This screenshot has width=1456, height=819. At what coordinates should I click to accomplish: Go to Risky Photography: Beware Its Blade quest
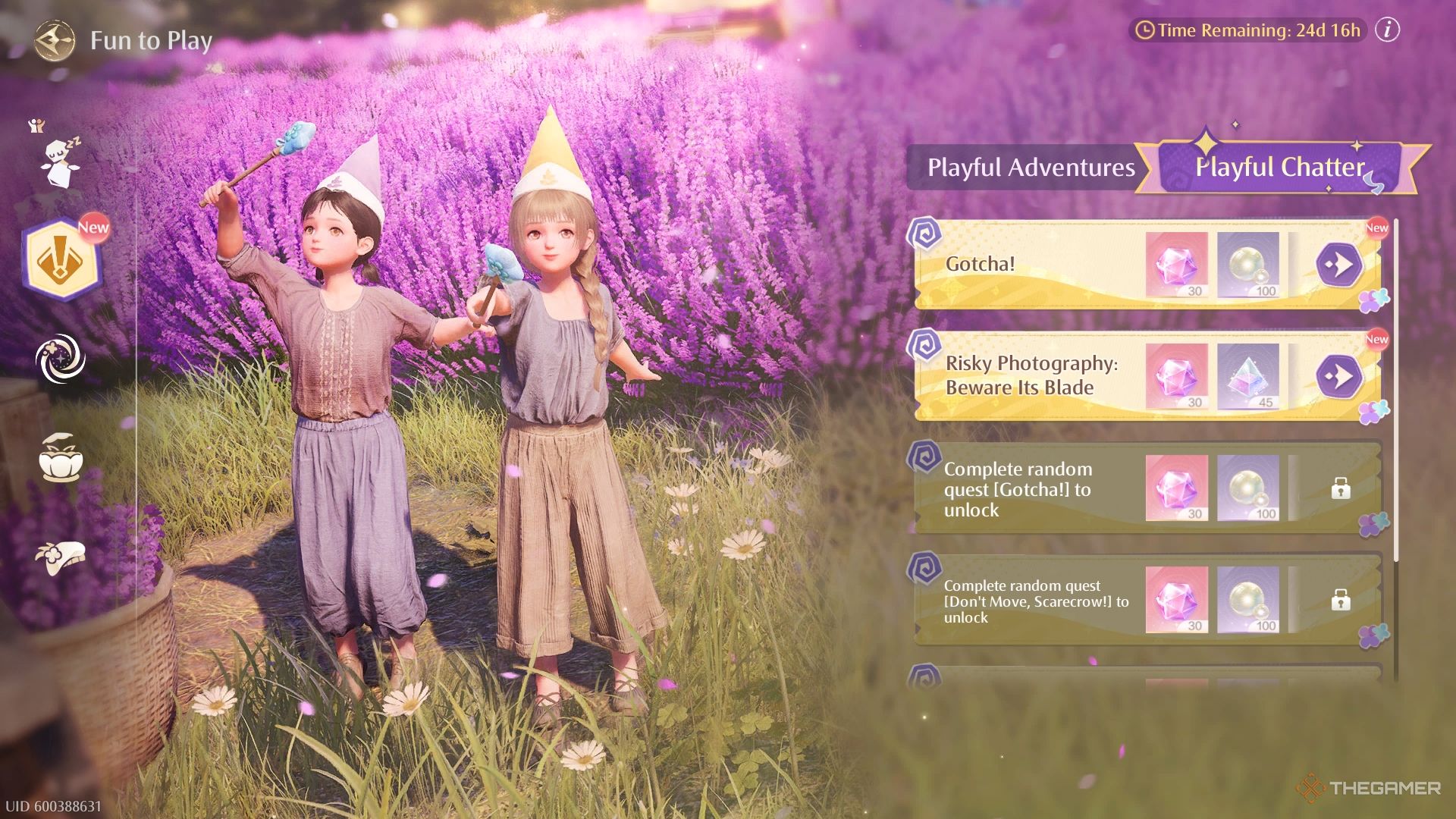[1338, 376]
